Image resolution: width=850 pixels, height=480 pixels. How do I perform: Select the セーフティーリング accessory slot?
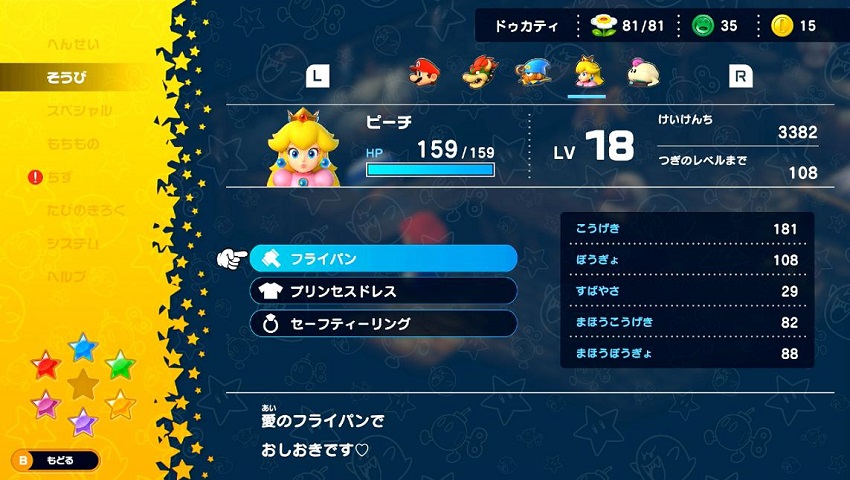(x=384, y=324)
